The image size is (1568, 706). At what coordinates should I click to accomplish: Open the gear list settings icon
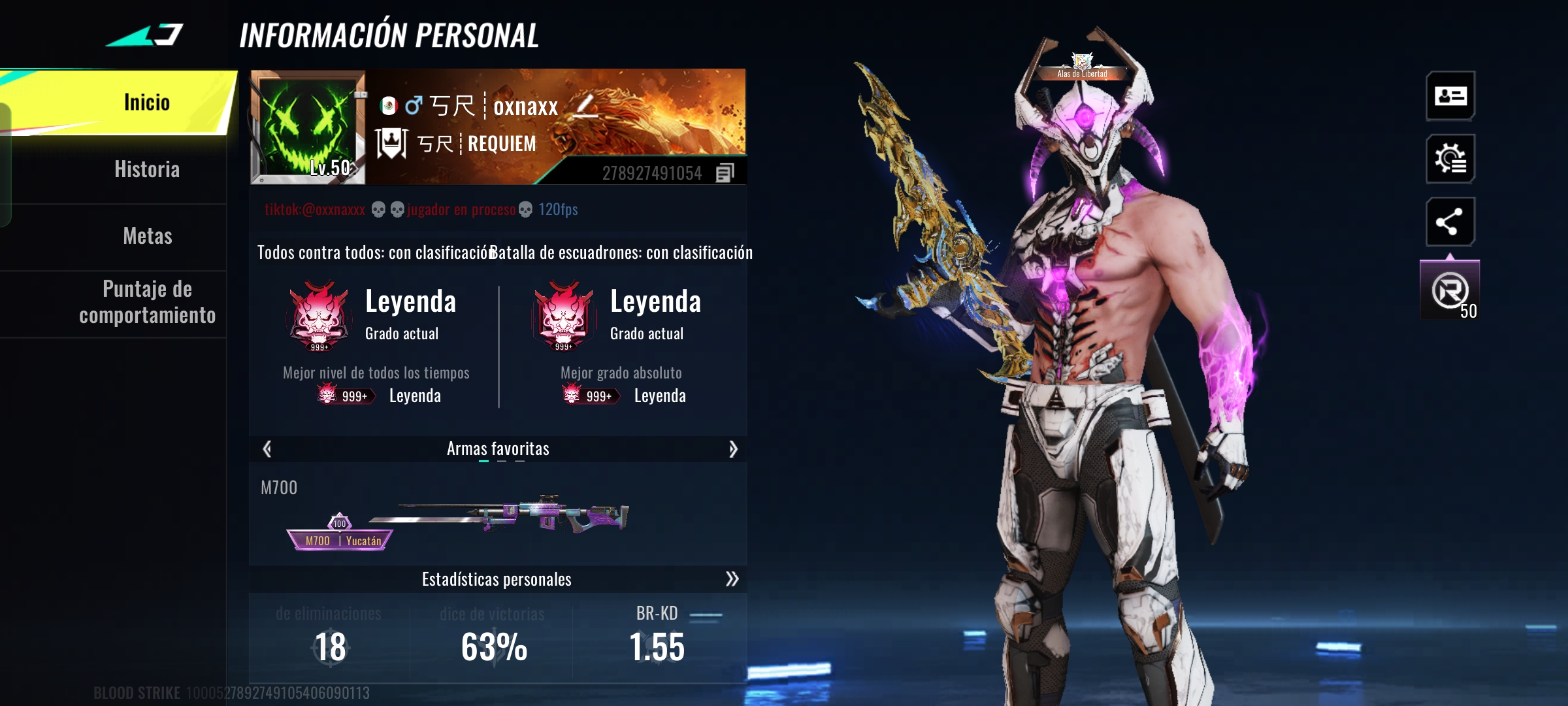coord(1450,159)
